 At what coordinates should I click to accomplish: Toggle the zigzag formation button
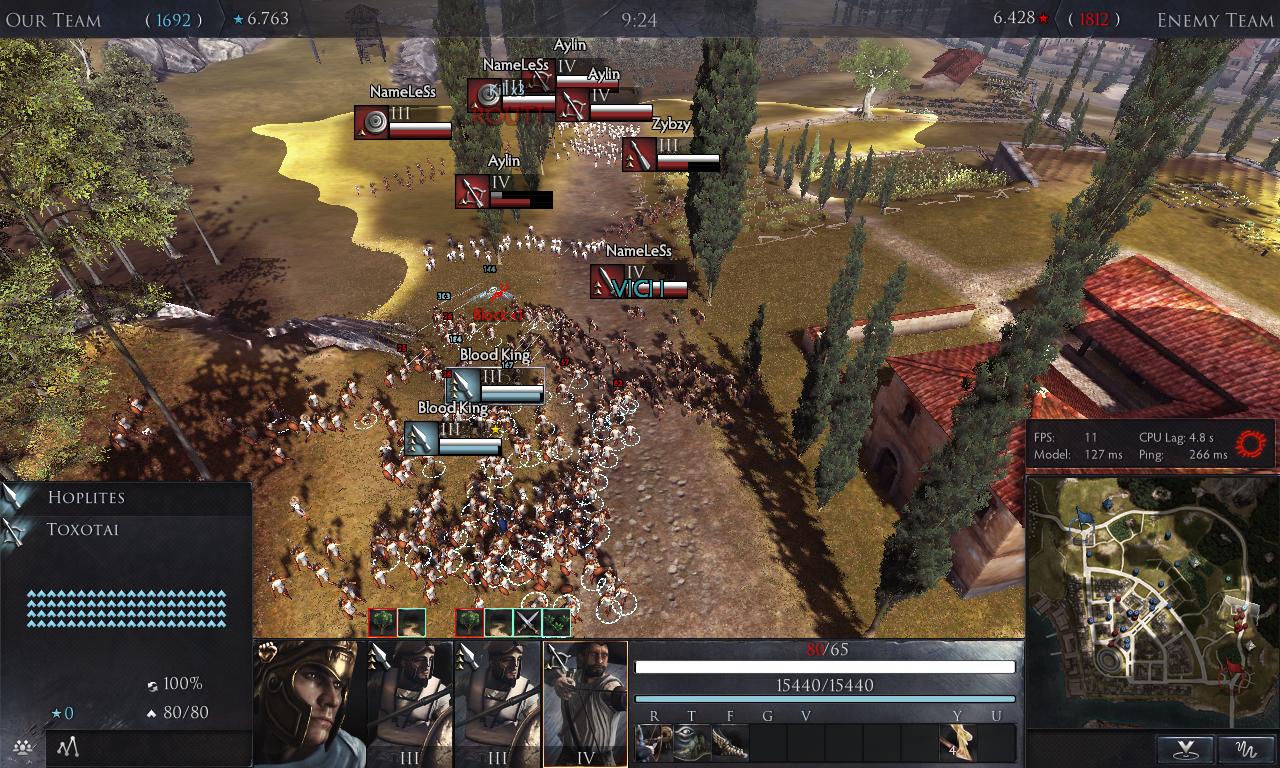click(x=68, y=747)
